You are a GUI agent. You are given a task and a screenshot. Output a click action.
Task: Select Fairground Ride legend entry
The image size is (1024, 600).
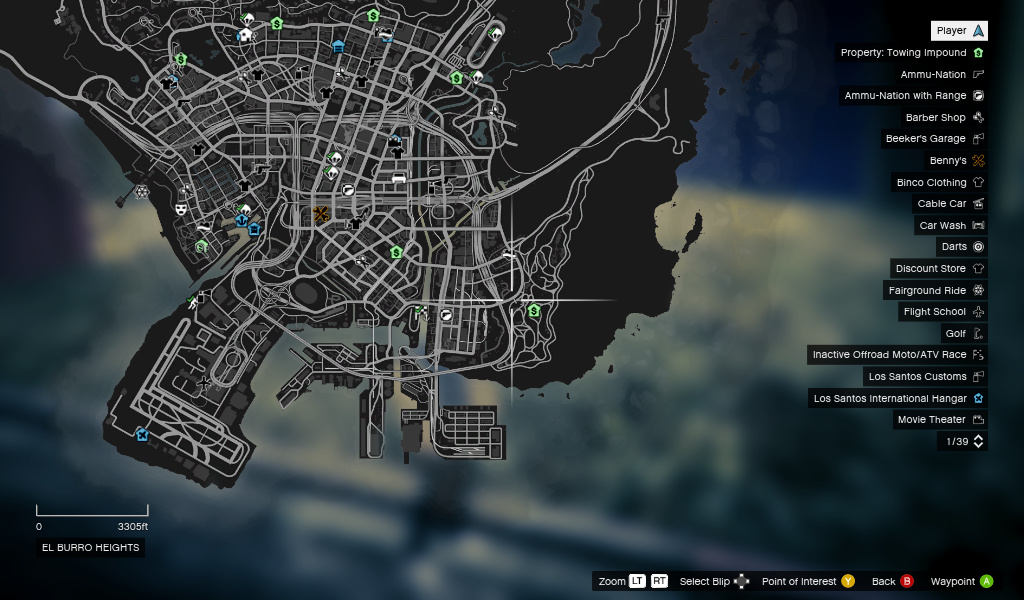click(x=935, y=291)
